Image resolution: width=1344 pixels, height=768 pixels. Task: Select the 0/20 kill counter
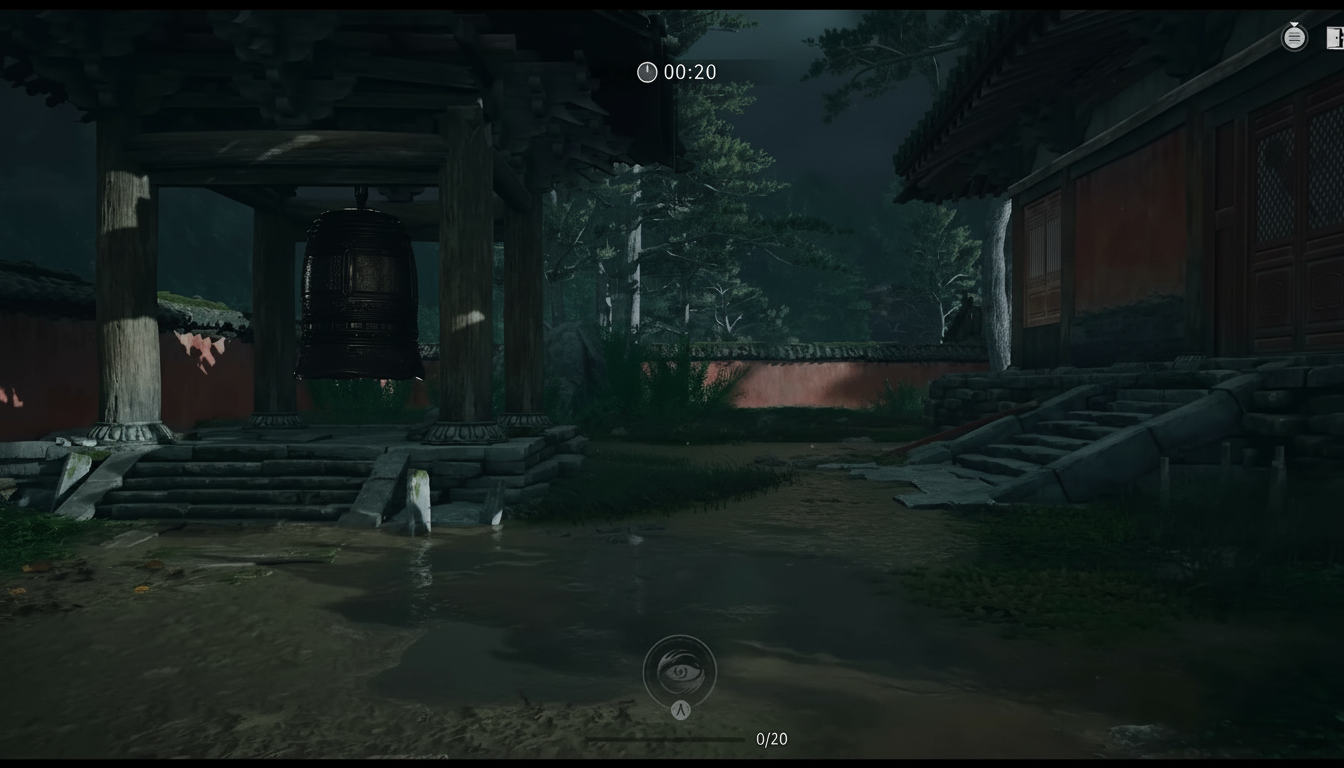(x=771, y=739)
